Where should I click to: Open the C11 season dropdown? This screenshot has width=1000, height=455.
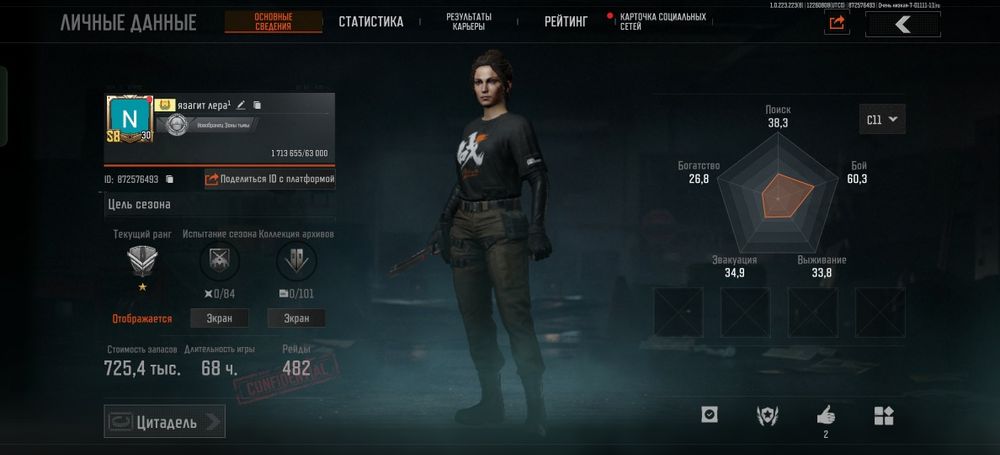[882, 119]
